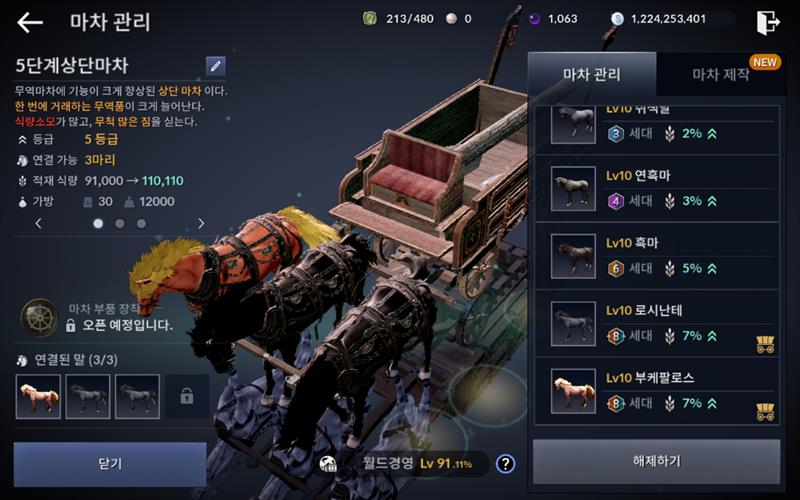Open the wagon parts wheel icon
The height and width of the screenshot is (500, 800).
(x=39, y=317)
